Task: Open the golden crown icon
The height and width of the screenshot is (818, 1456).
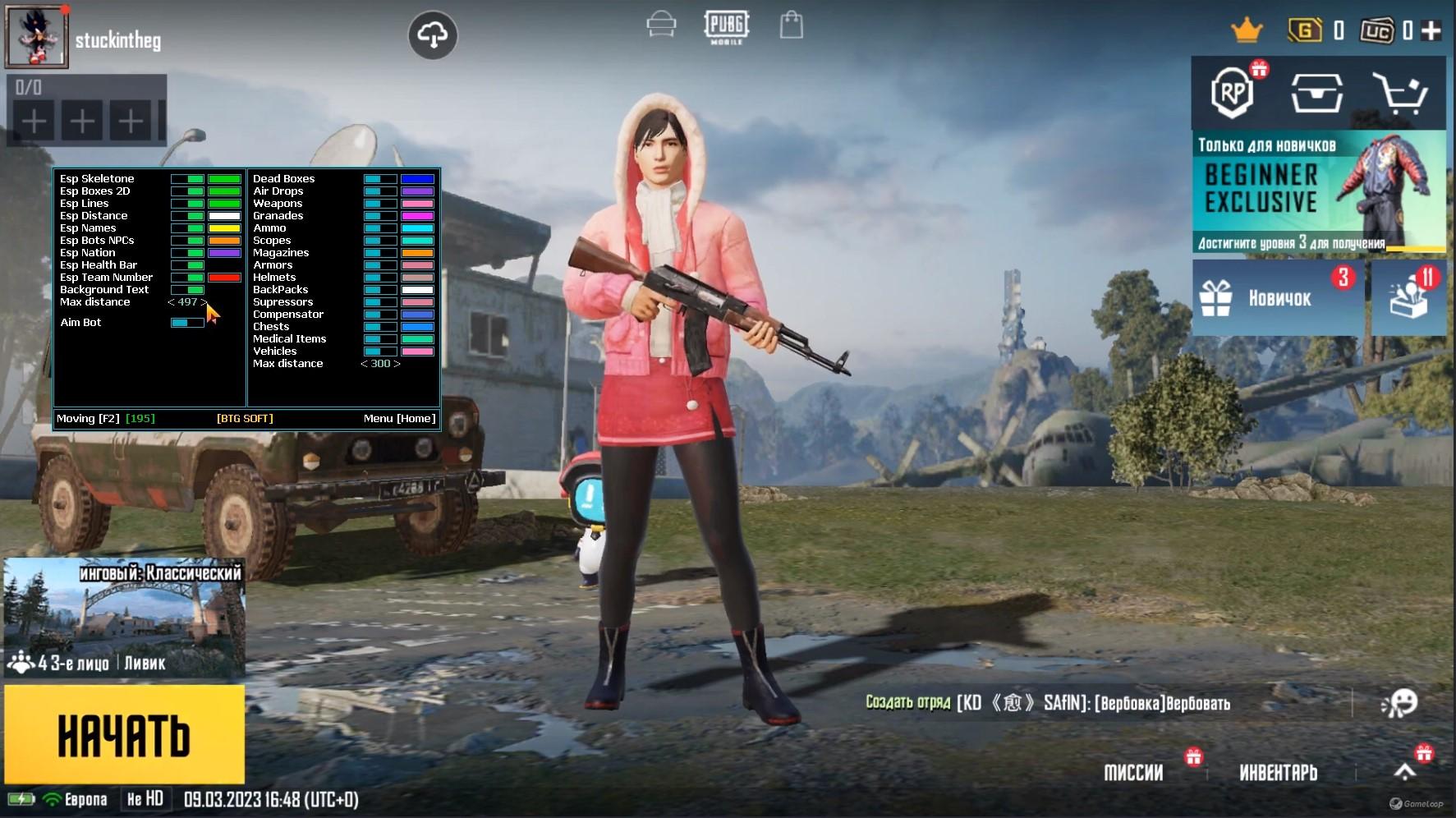Action: coord(1246,31)
